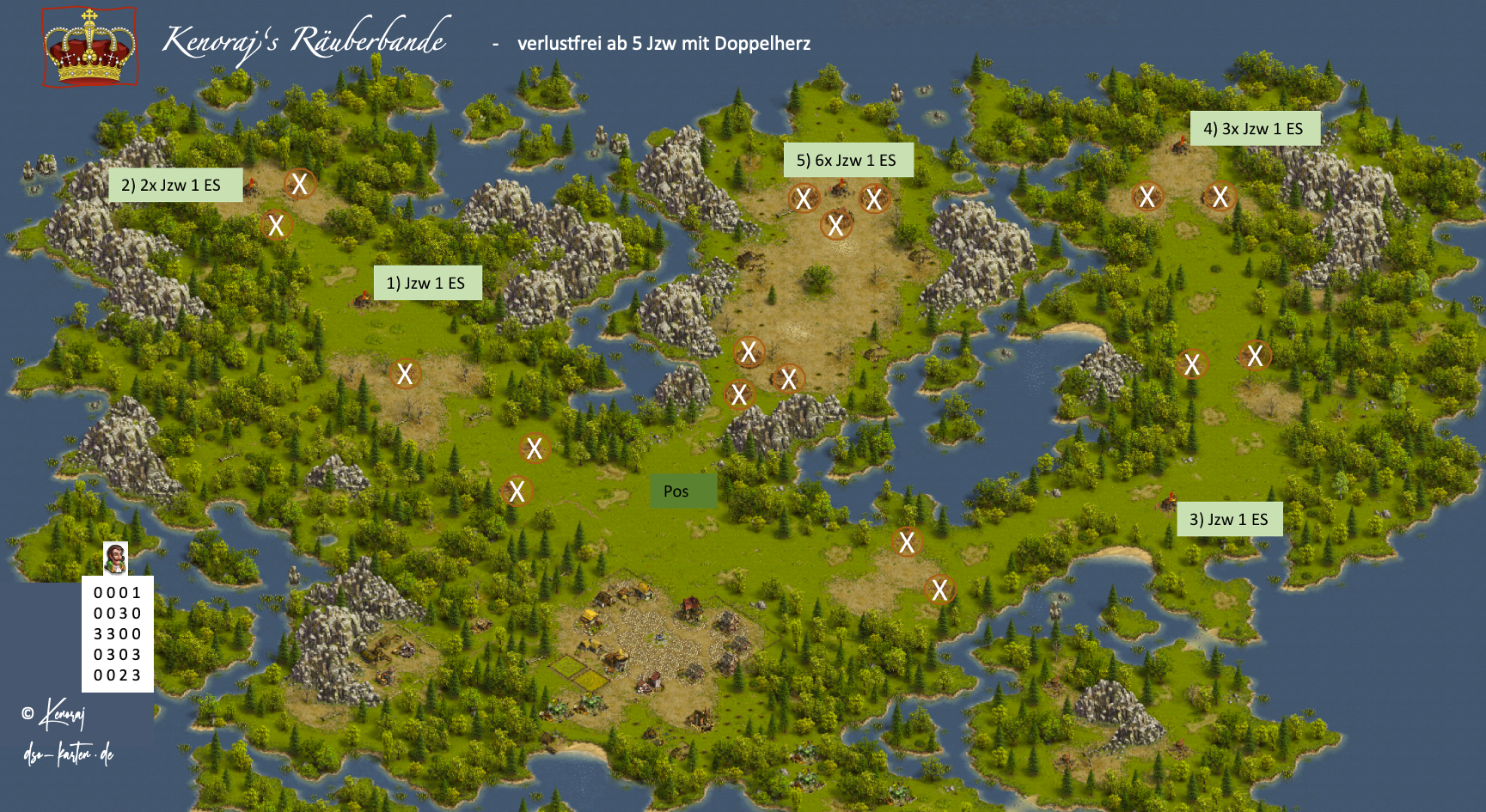
Task: Click the royal crown logo
Action: [89, 47]
